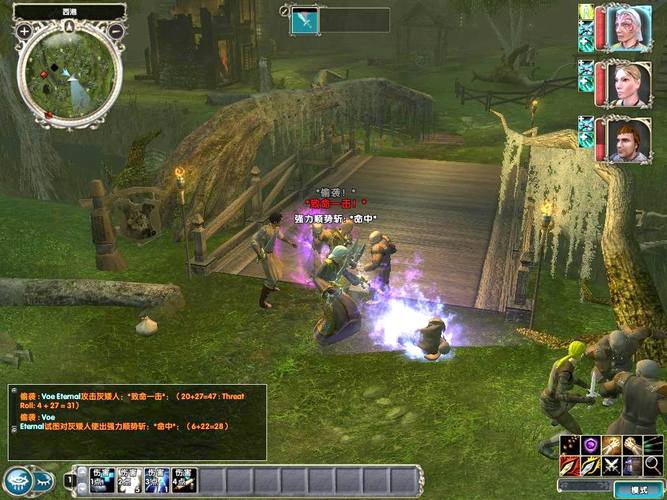Toggle the red flaming blade mode icon
This screenshot has width=667, height=500.
tap(570, 465)
